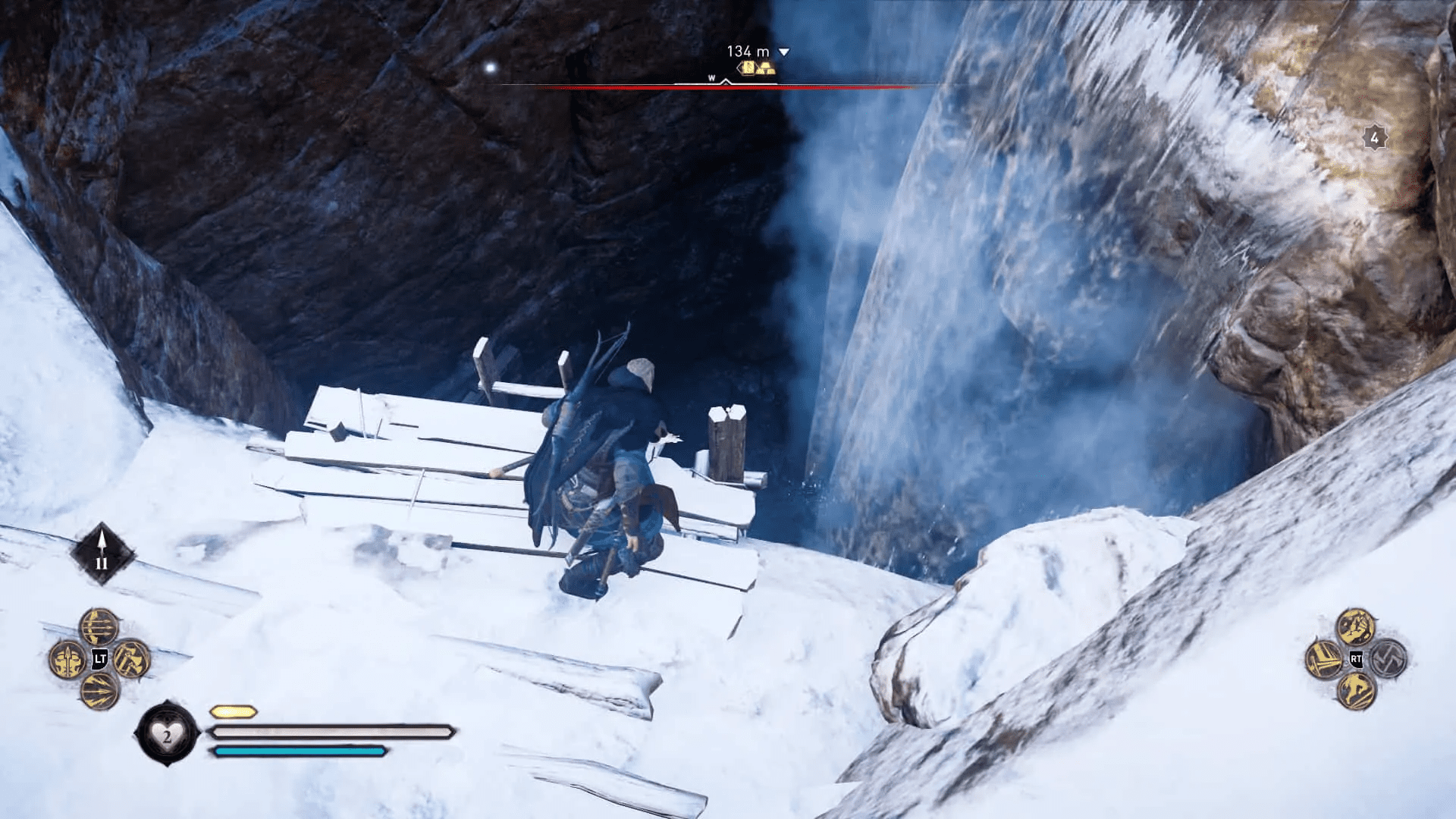
Task: Expand the W heading notch on the compass
Action: click(x=725, y=82)
